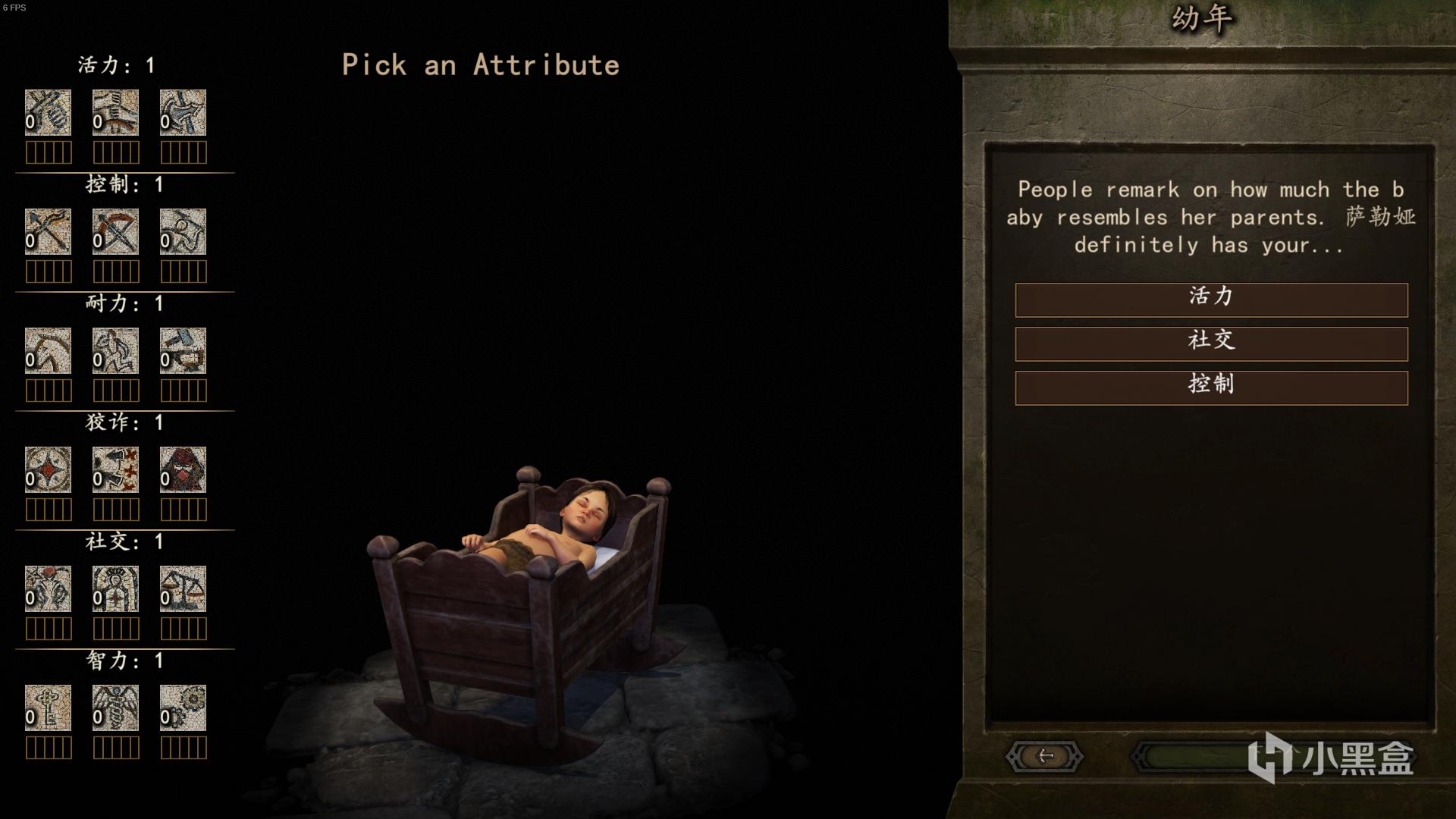Choose the 控制 attribute option
The height and width of the screenshot is (819, 1456).
click(x=1211, y=388)
